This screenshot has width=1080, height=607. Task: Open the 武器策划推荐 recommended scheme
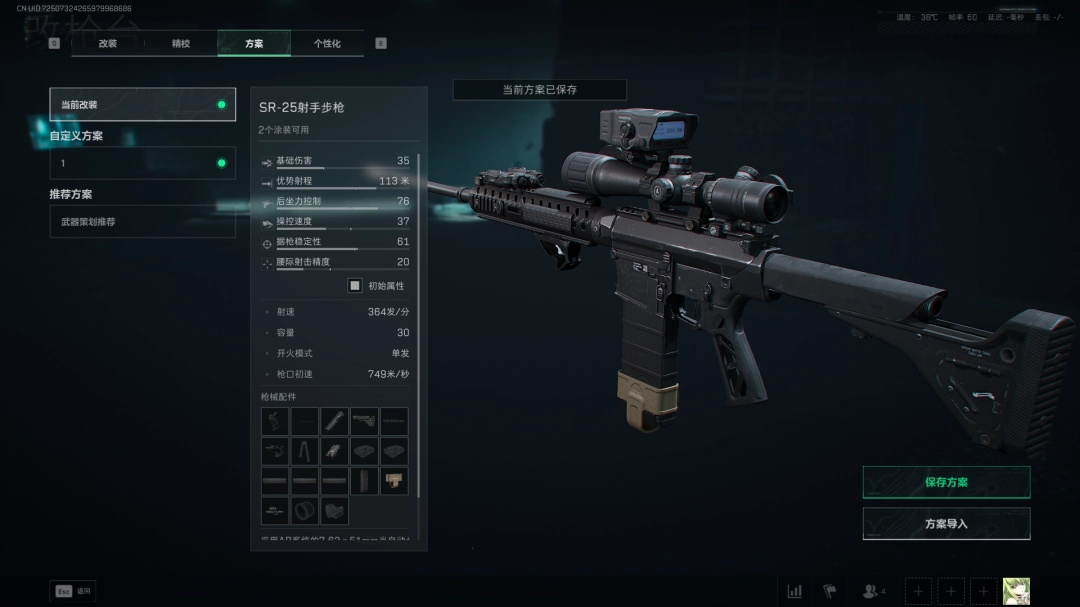coord(142,221)
